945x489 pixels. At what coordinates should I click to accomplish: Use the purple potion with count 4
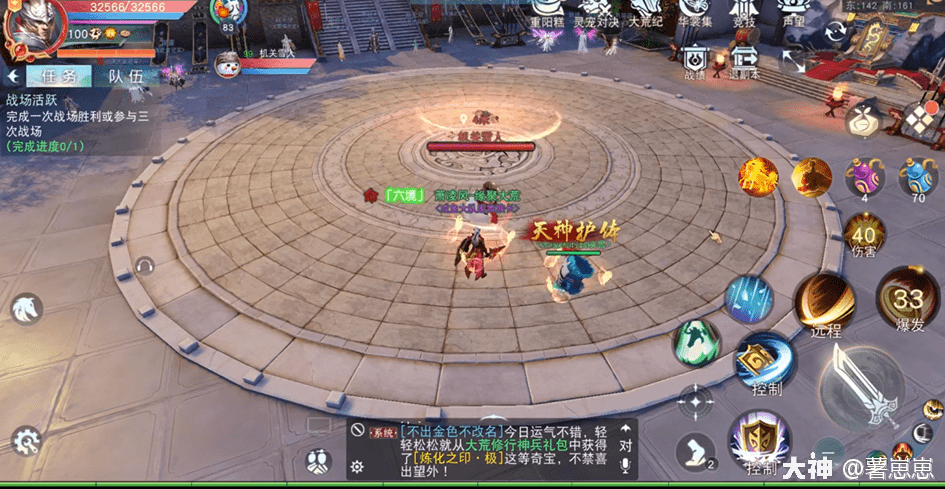click(864, 178)
